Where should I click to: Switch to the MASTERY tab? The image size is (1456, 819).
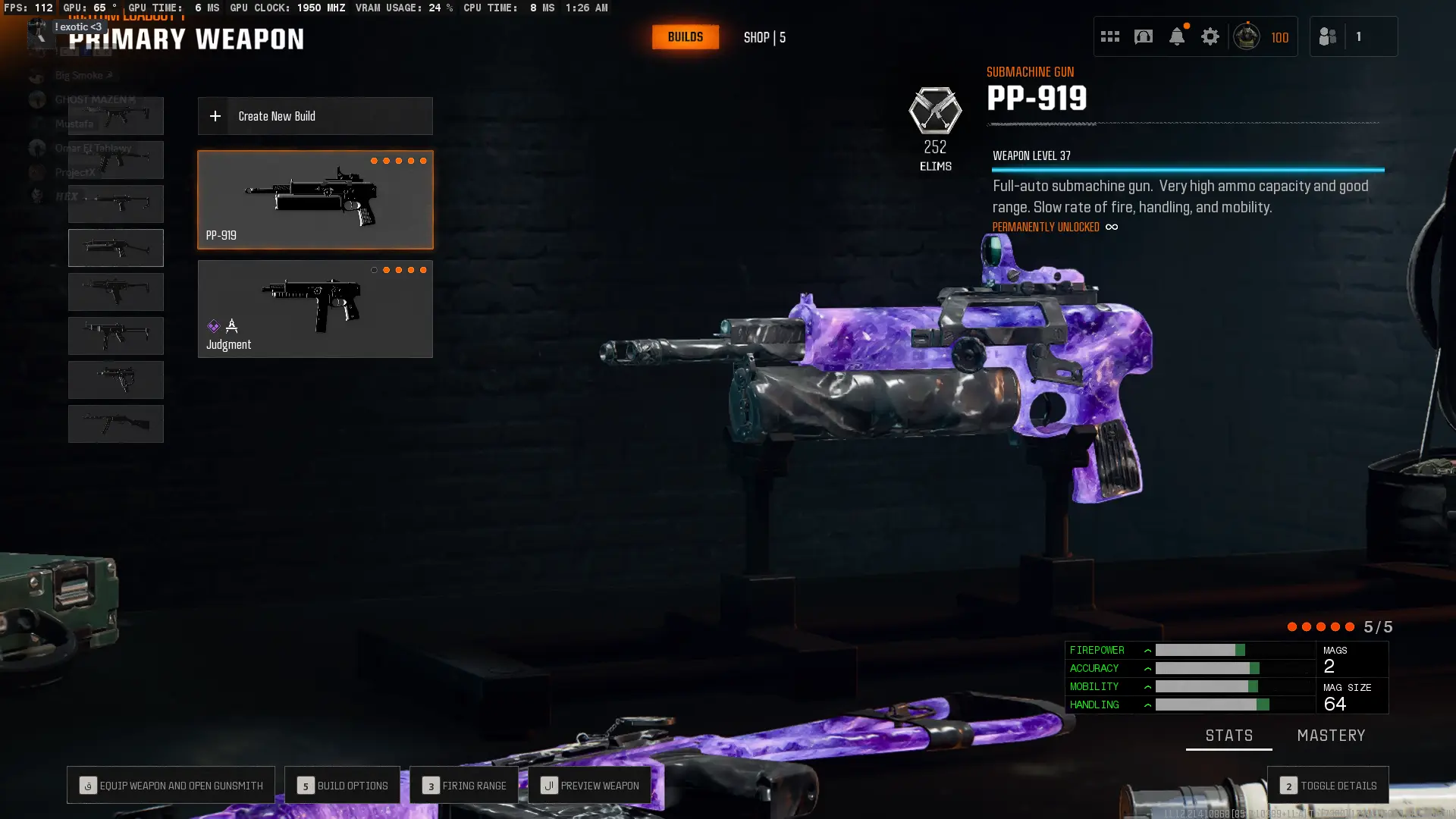pos(1332,735)
